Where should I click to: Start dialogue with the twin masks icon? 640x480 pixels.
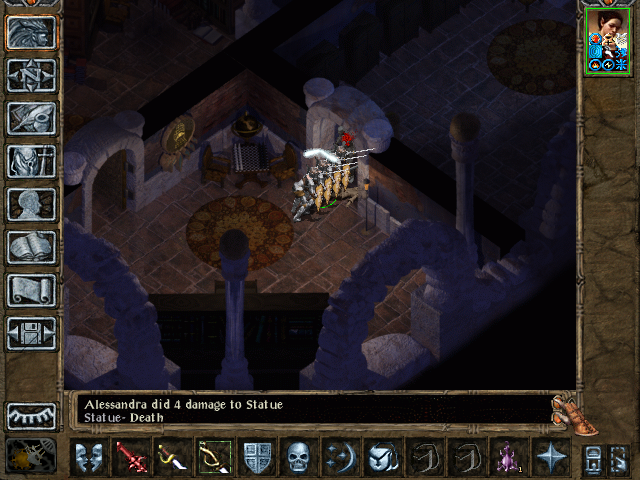coord(88,457)
